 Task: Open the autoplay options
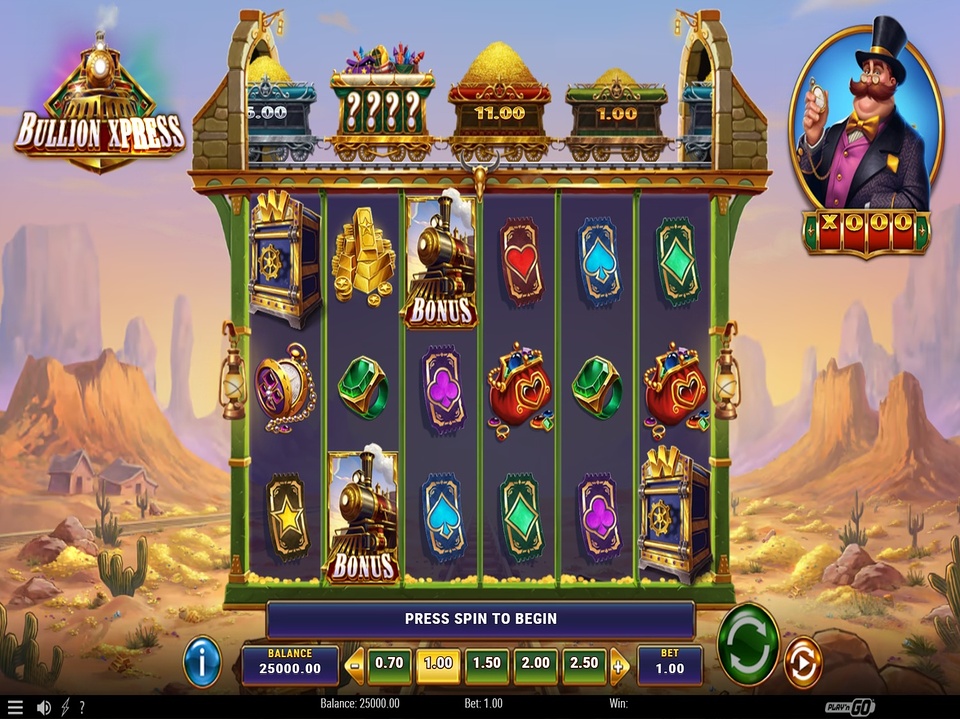click(802, 662)
